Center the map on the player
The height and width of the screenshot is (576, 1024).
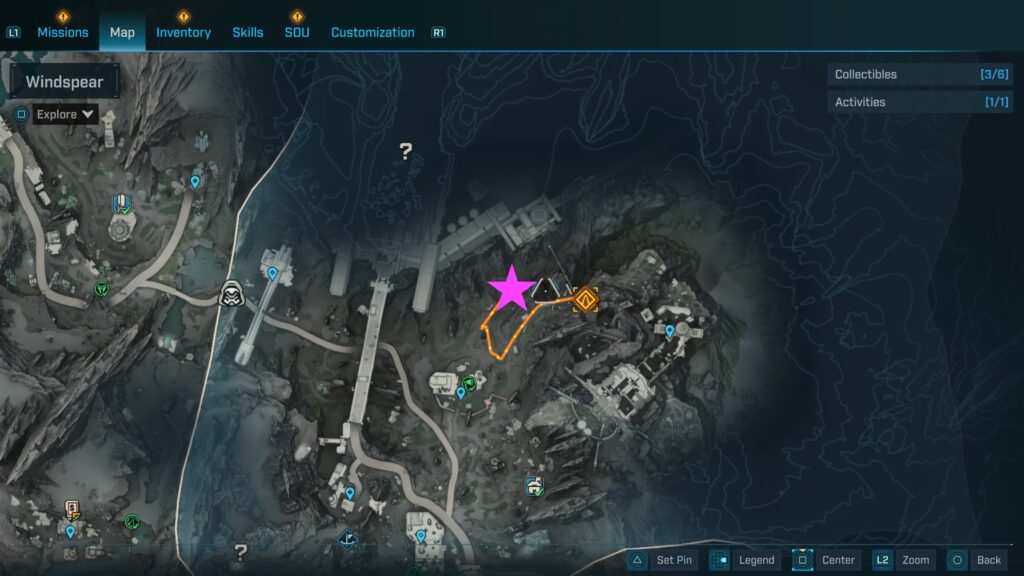(x=826, y=560)
